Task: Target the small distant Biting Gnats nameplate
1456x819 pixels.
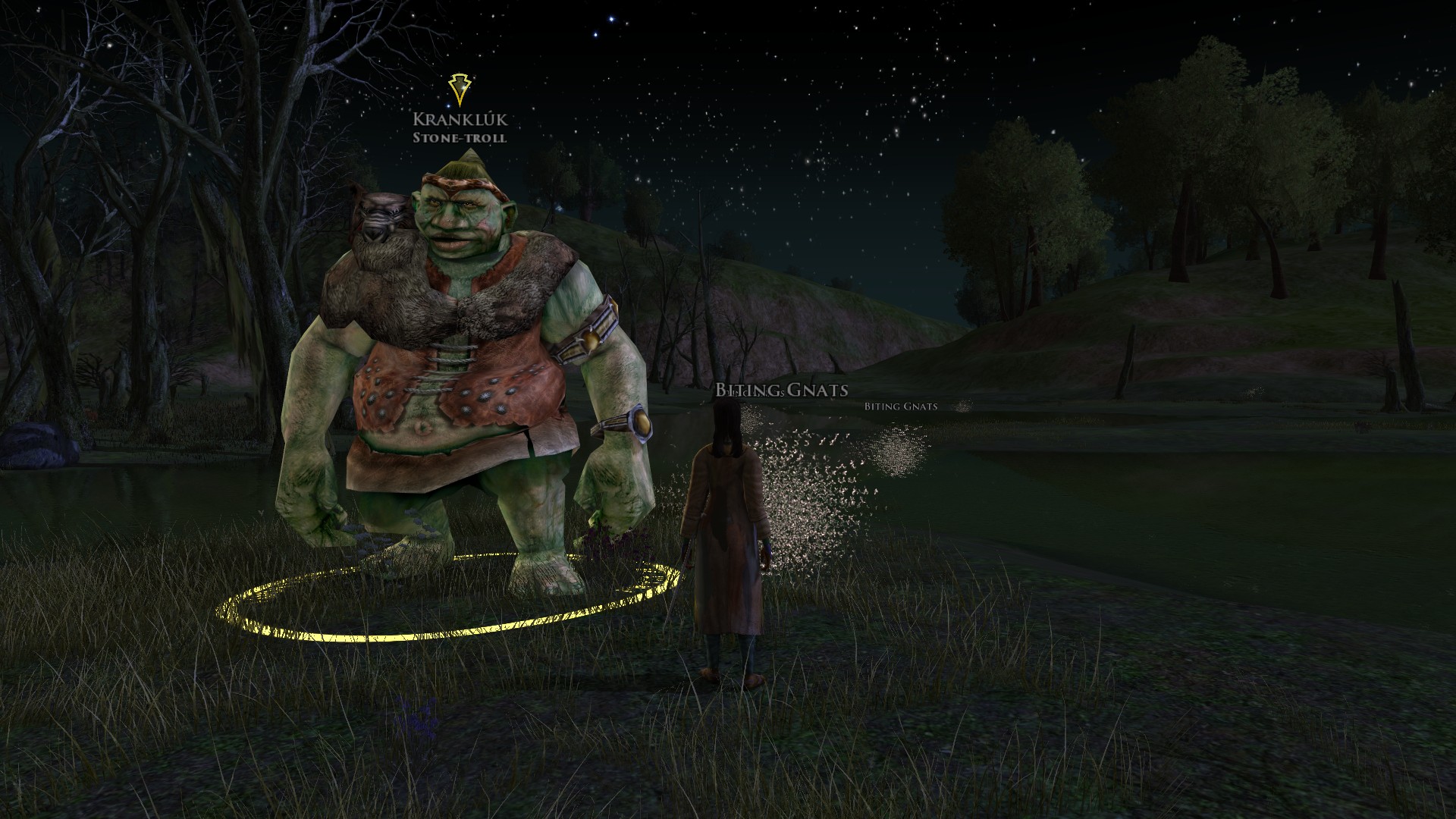Action: pos(900,406)
